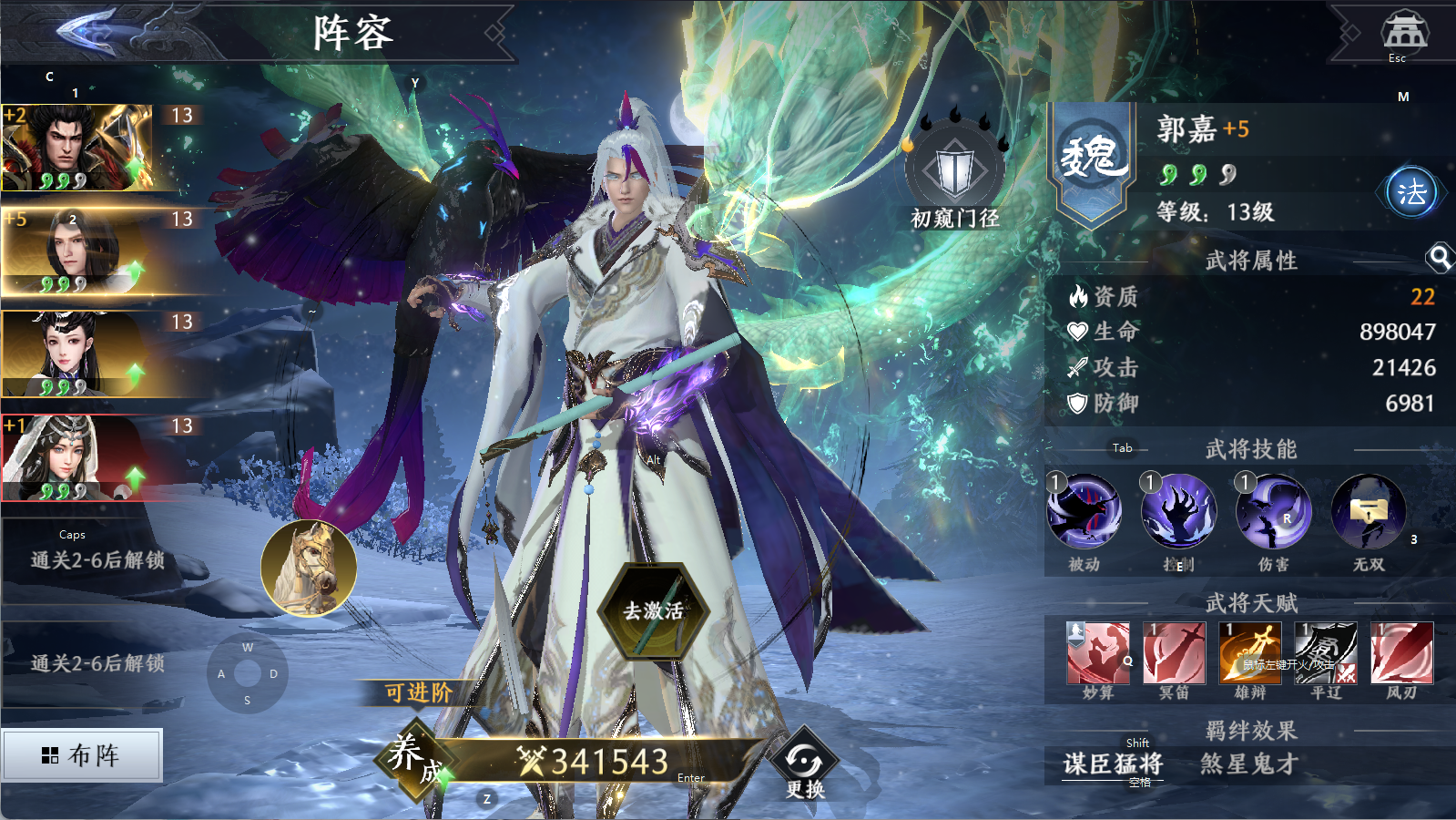View the 被动 passive skill icon
Viewport: 1456px width, 820px height.
(1084, 512)
